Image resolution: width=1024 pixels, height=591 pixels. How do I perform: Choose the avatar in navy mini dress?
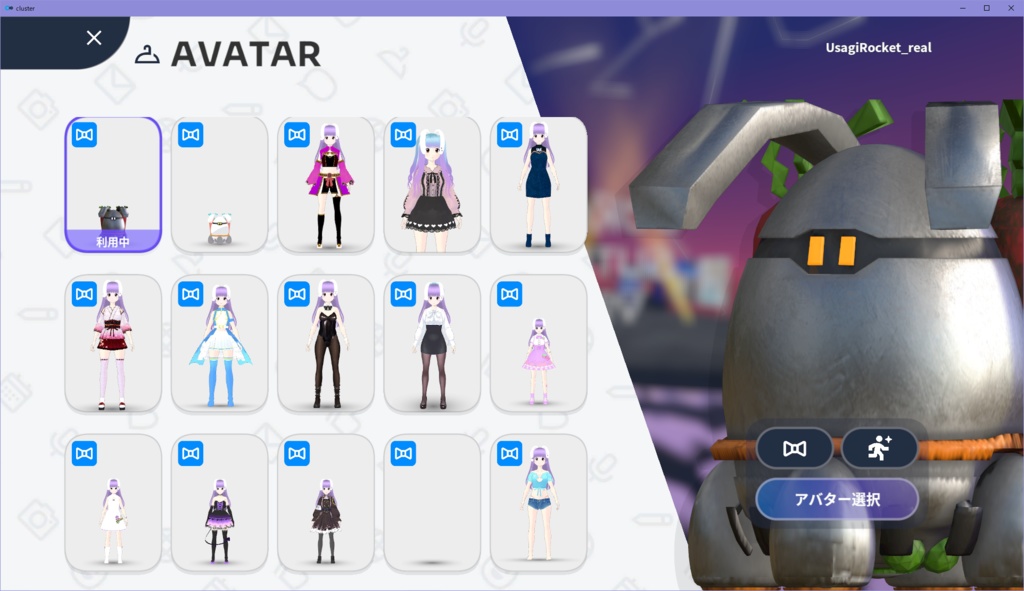tap(538, 185)
